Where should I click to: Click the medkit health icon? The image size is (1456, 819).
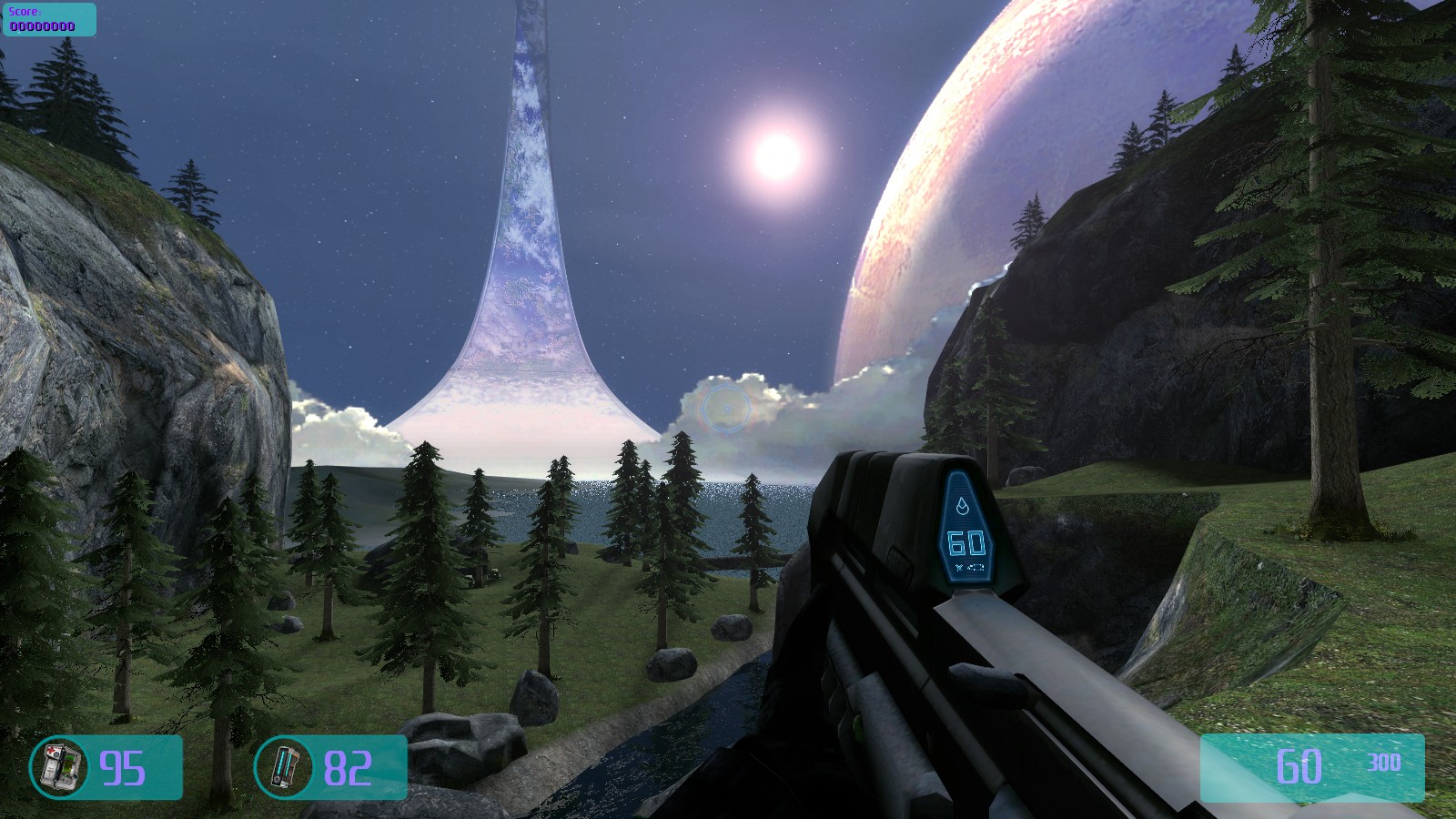(59, 767)
